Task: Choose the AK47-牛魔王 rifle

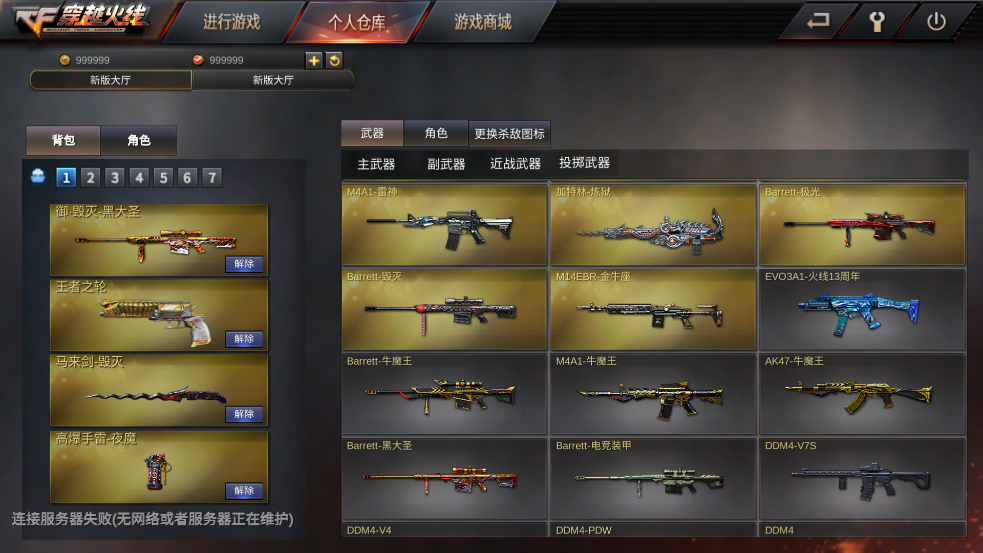Action: click(x=862, y=392)
